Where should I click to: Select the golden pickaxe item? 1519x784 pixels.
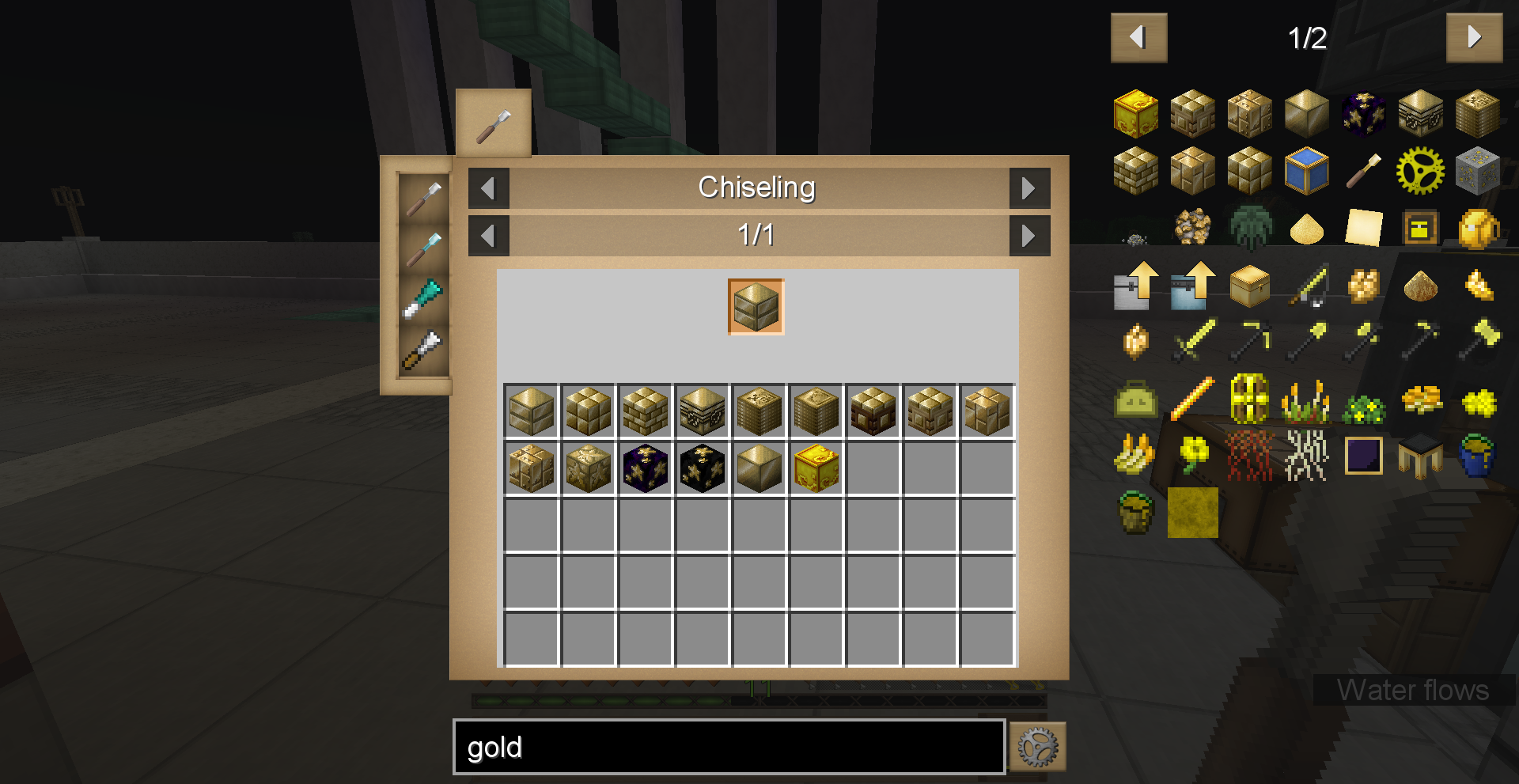(x=1249, y=340)
